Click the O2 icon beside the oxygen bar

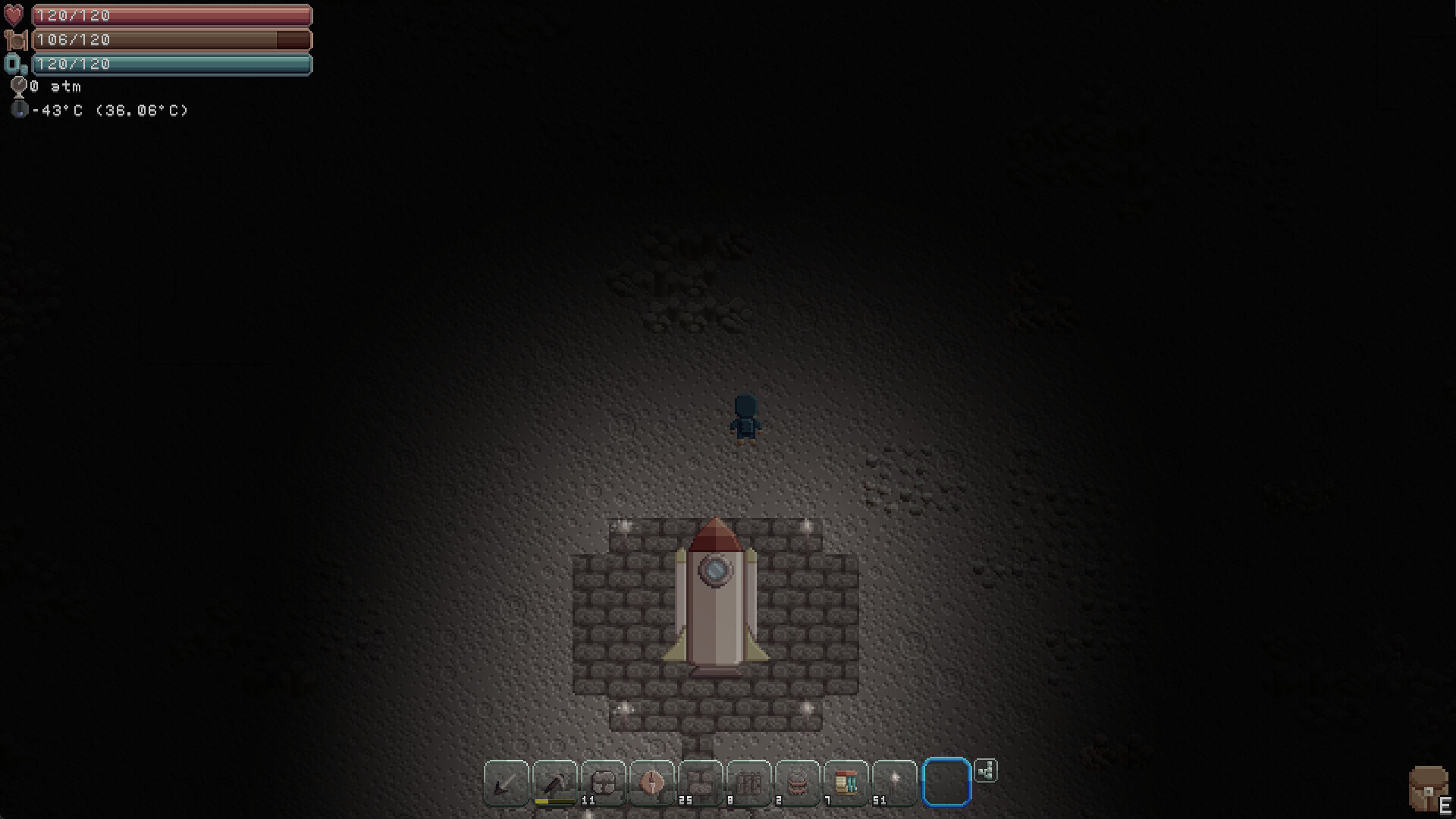pos(15,65)
